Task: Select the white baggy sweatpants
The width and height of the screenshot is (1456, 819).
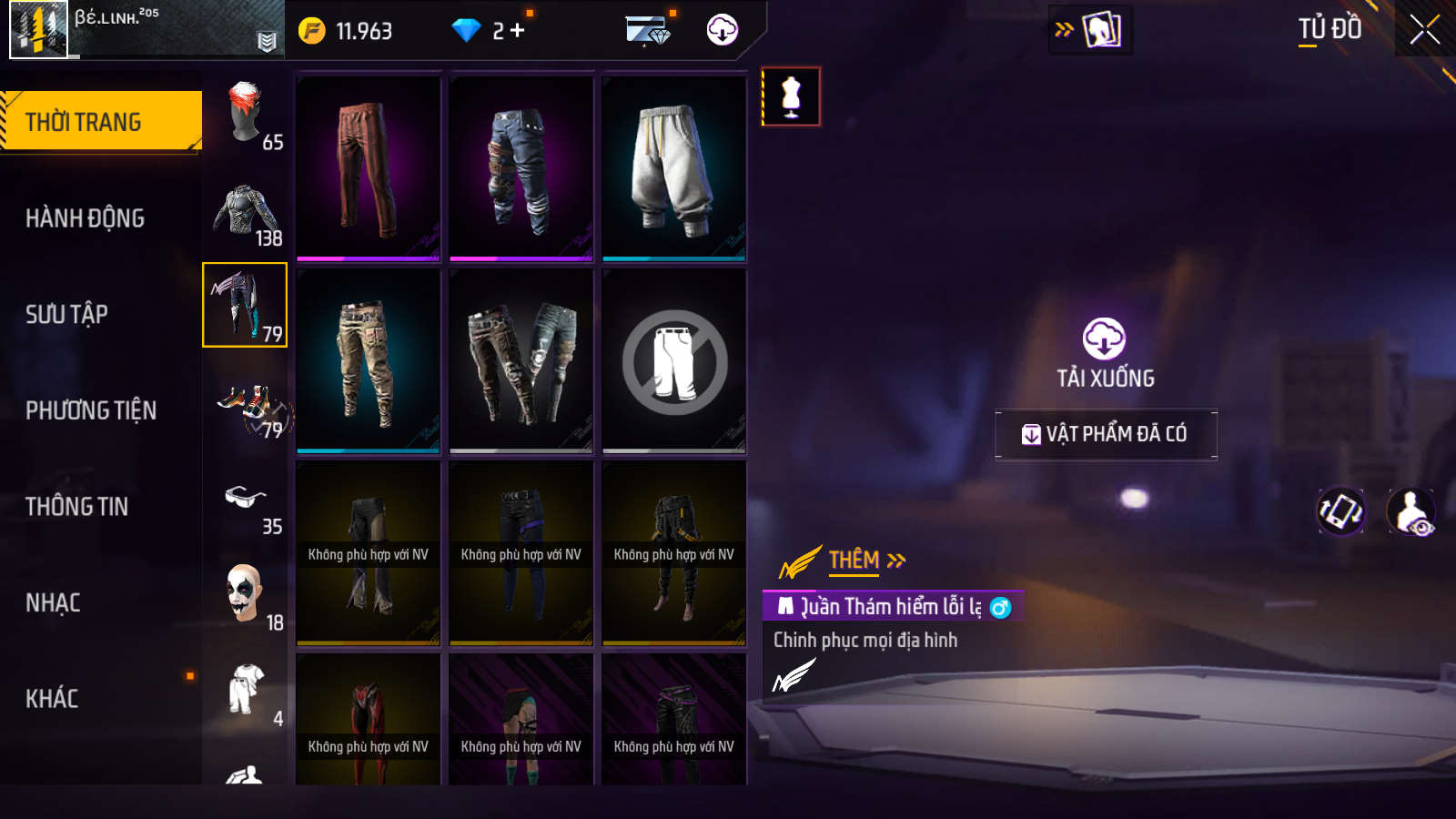Action: tap(674, 168)
